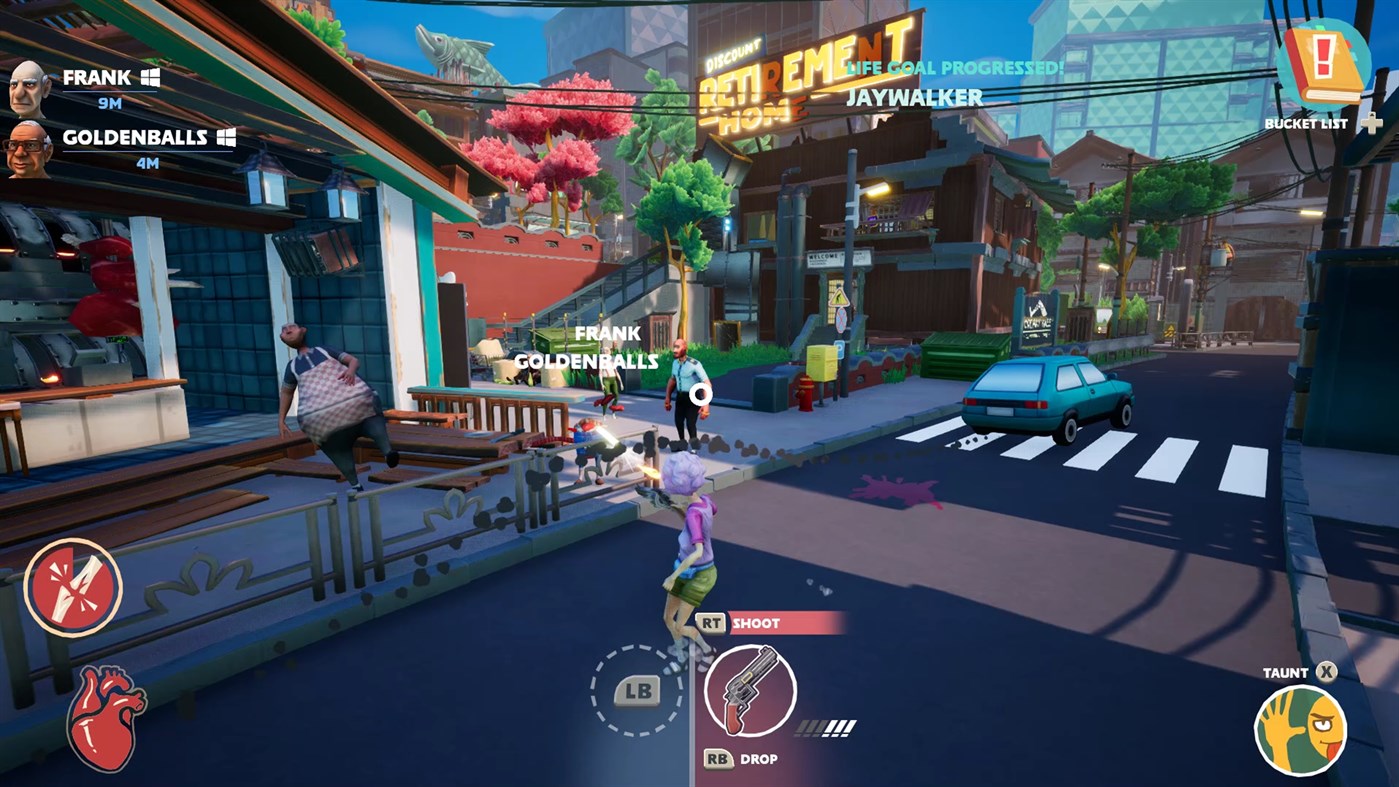The height and width of the screenshot is (787, 1399).
Task: Select Goldenballs' portrait icon
Action: pos(29,144)
